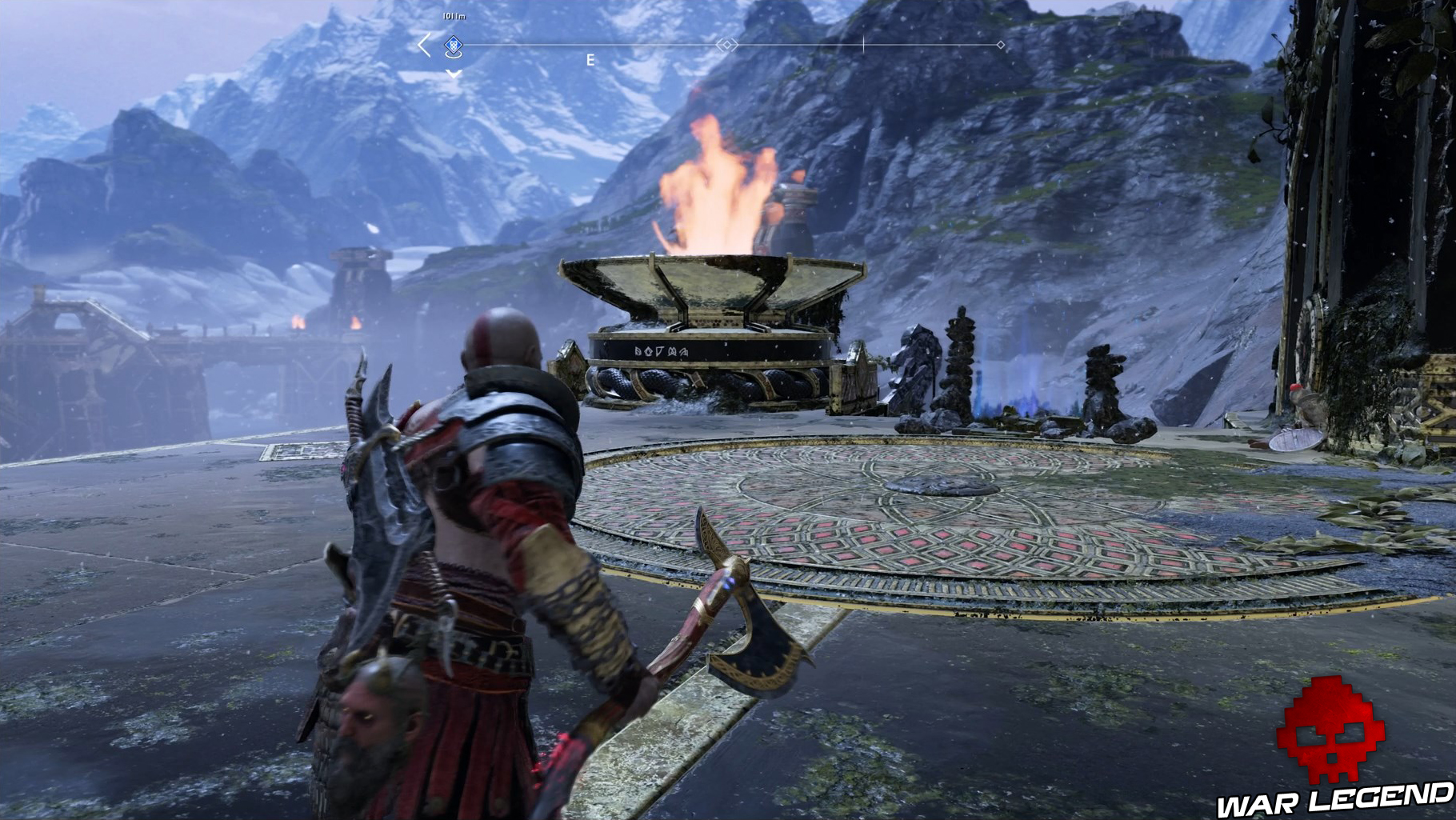
Task: Click the small diamond at the compass's right end
Action: tap(1000, 45)
